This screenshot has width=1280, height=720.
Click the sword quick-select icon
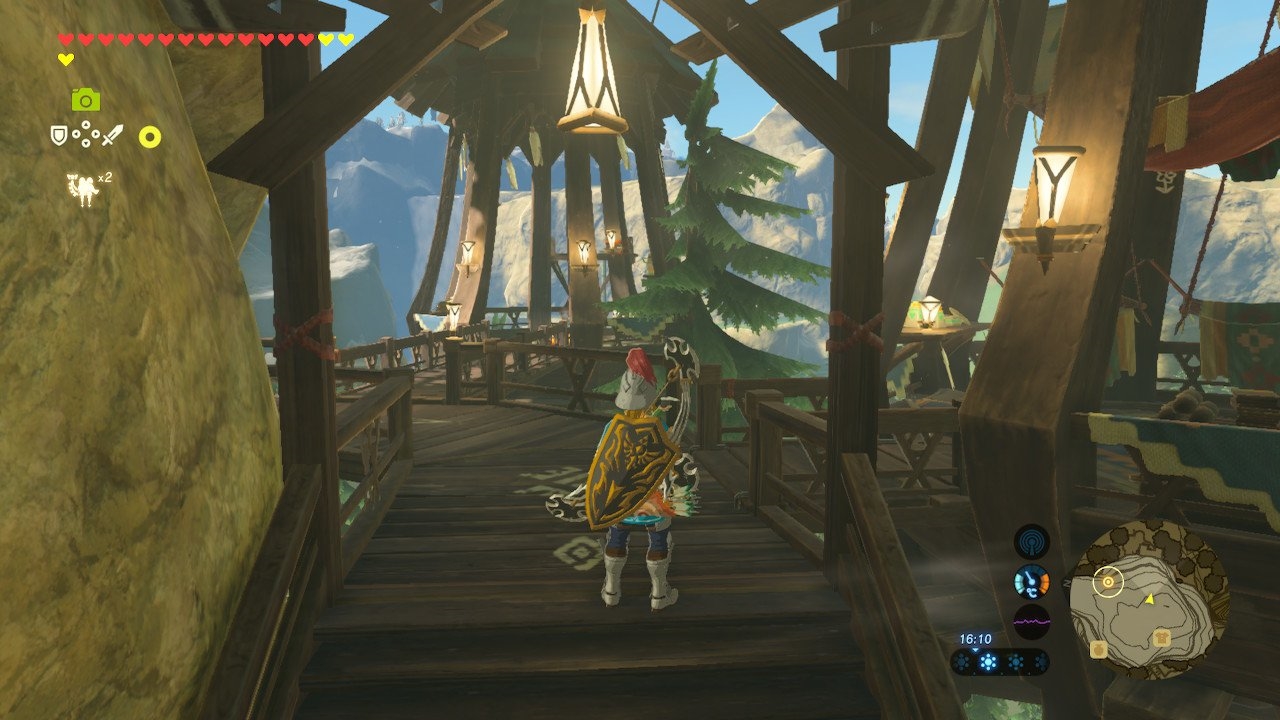[112, 134]
